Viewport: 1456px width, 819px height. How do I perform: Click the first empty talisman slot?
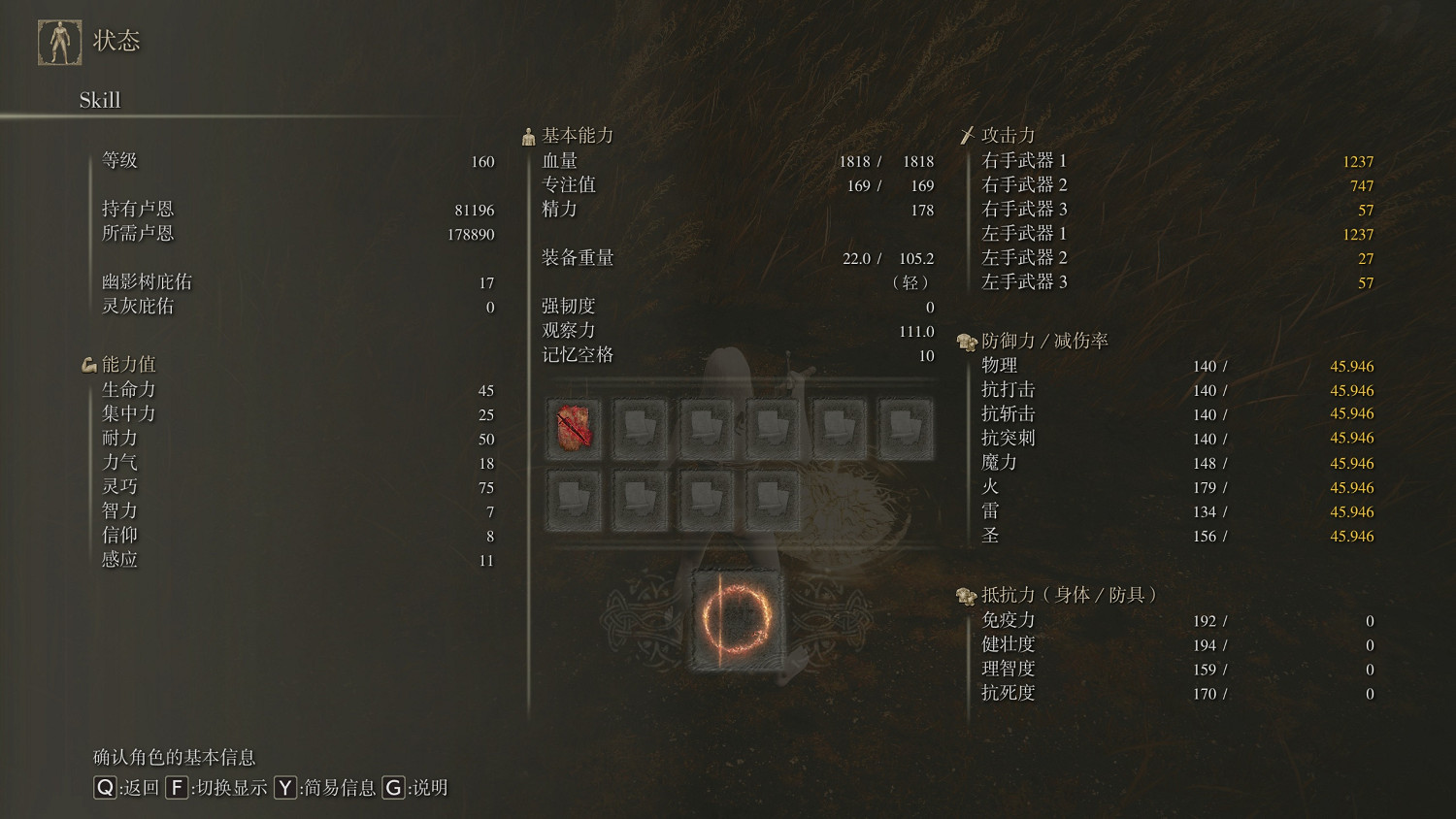click(641, 429)
